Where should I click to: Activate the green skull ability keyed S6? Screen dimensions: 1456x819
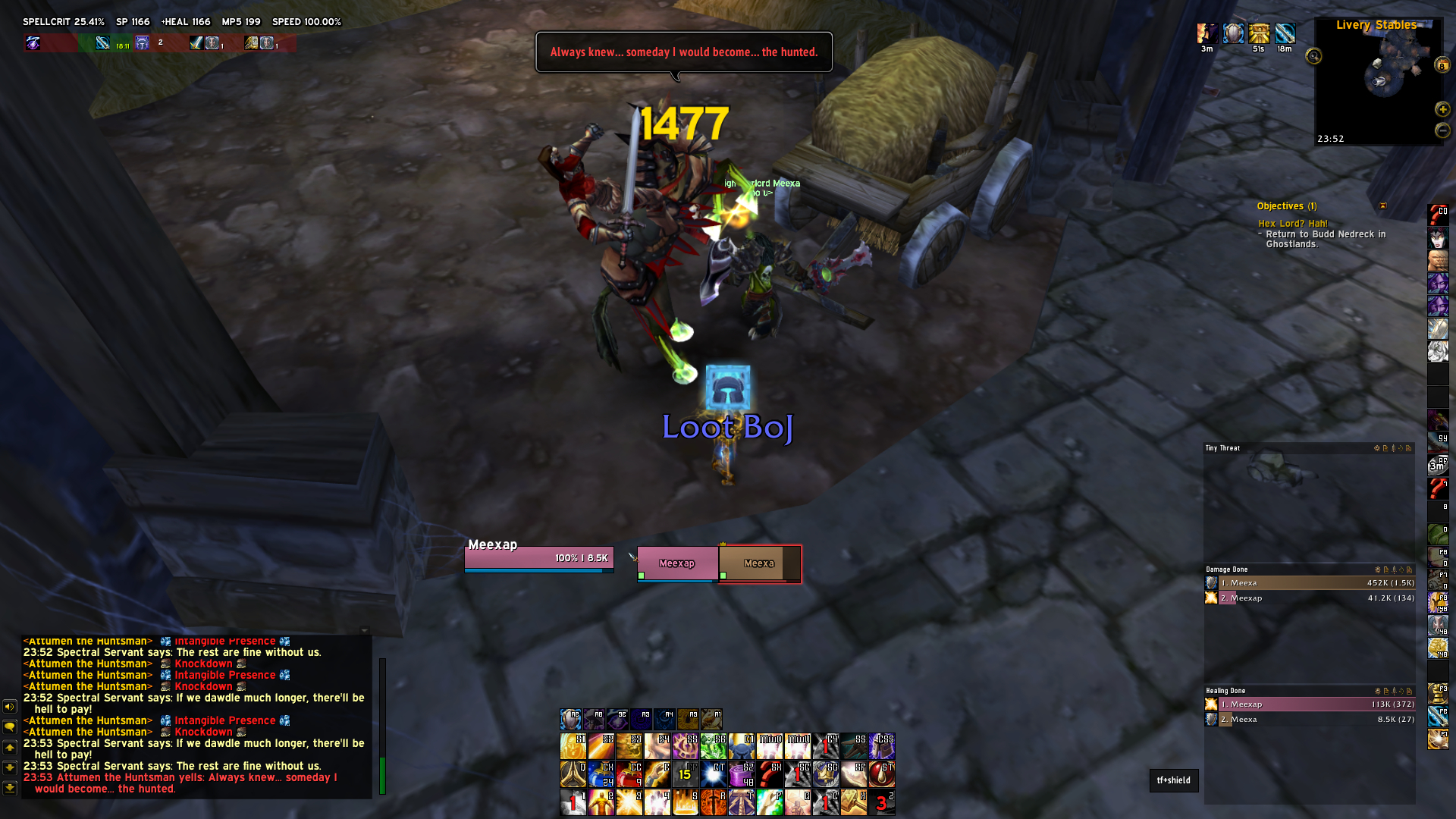(714, 746)
